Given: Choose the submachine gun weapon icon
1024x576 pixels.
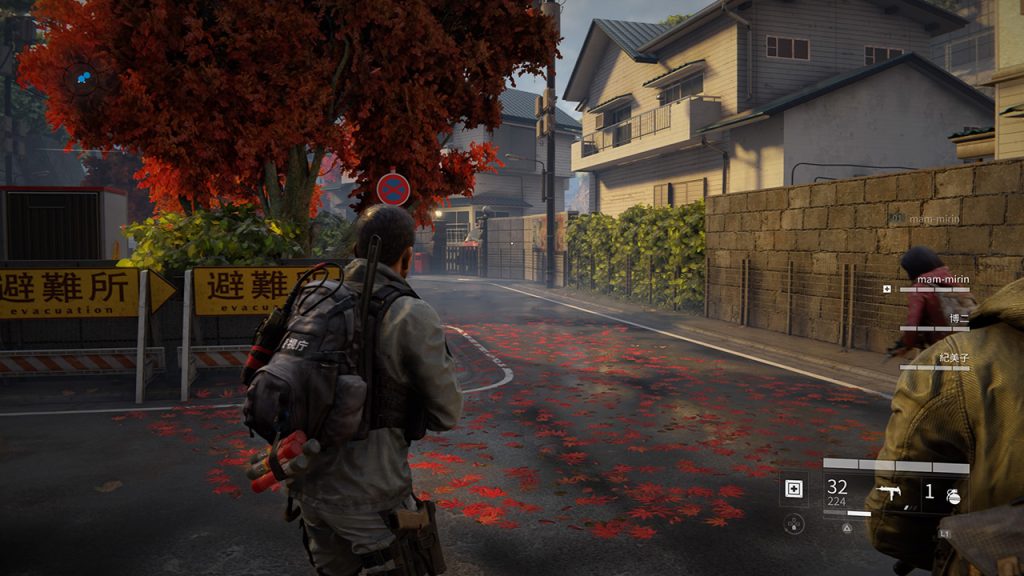Looking at the screenshot, I should 887,491.
